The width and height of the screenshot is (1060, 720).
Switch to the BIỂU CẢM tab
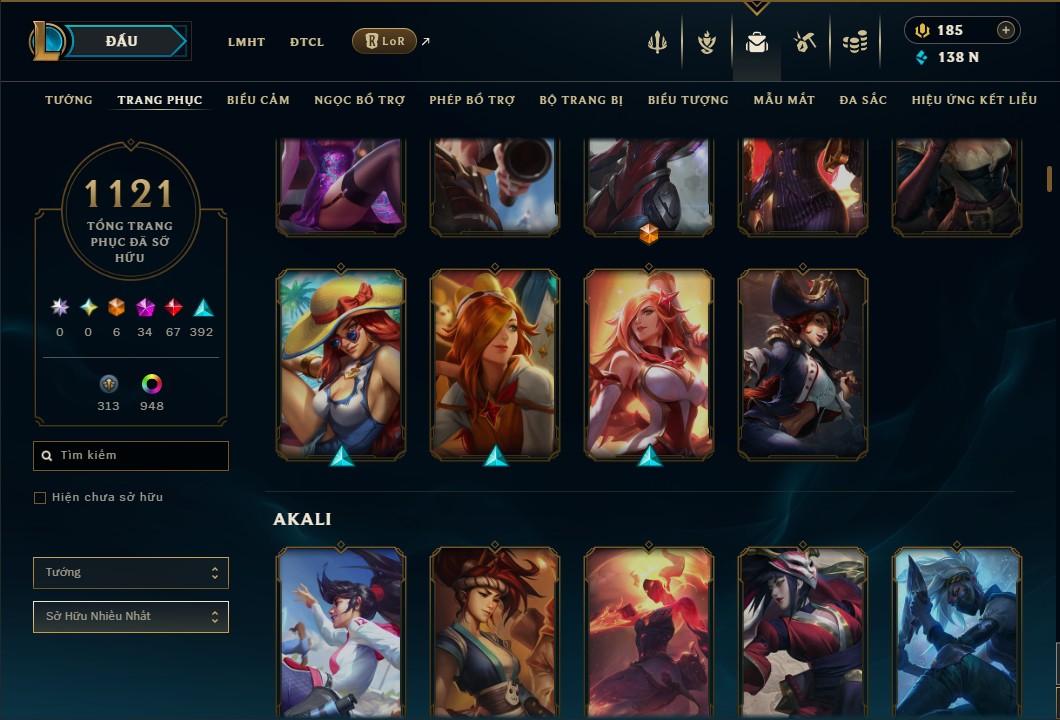[x=258, y=100]
